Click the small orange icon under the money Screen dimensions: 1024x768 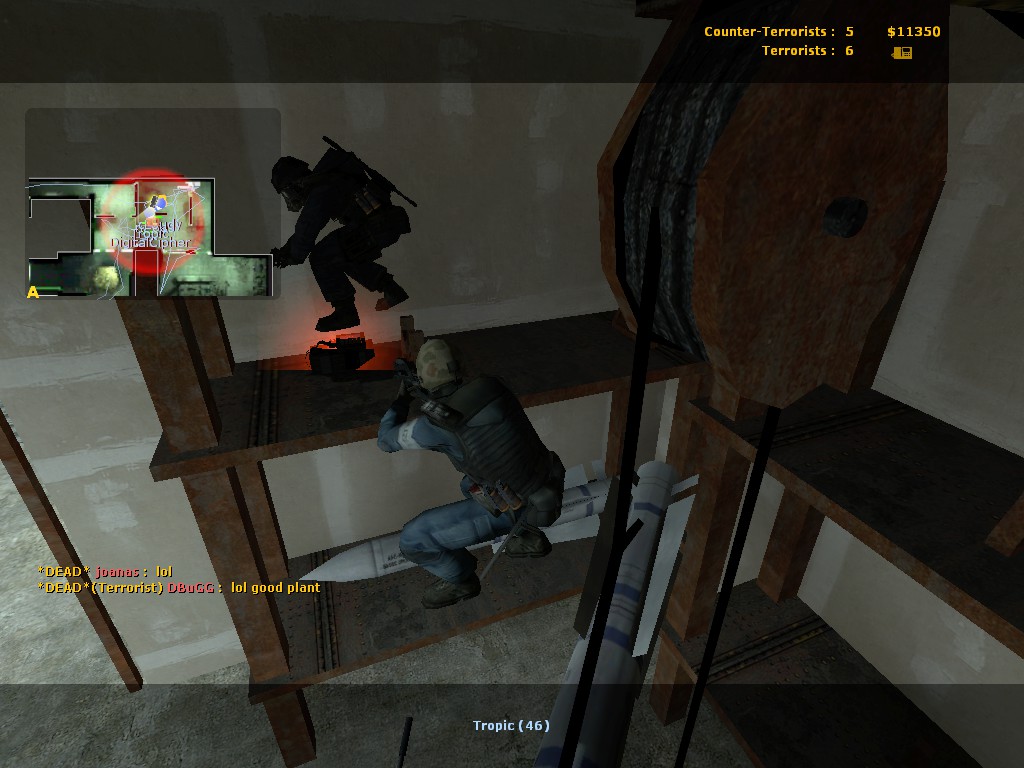(x=902, y=52)
